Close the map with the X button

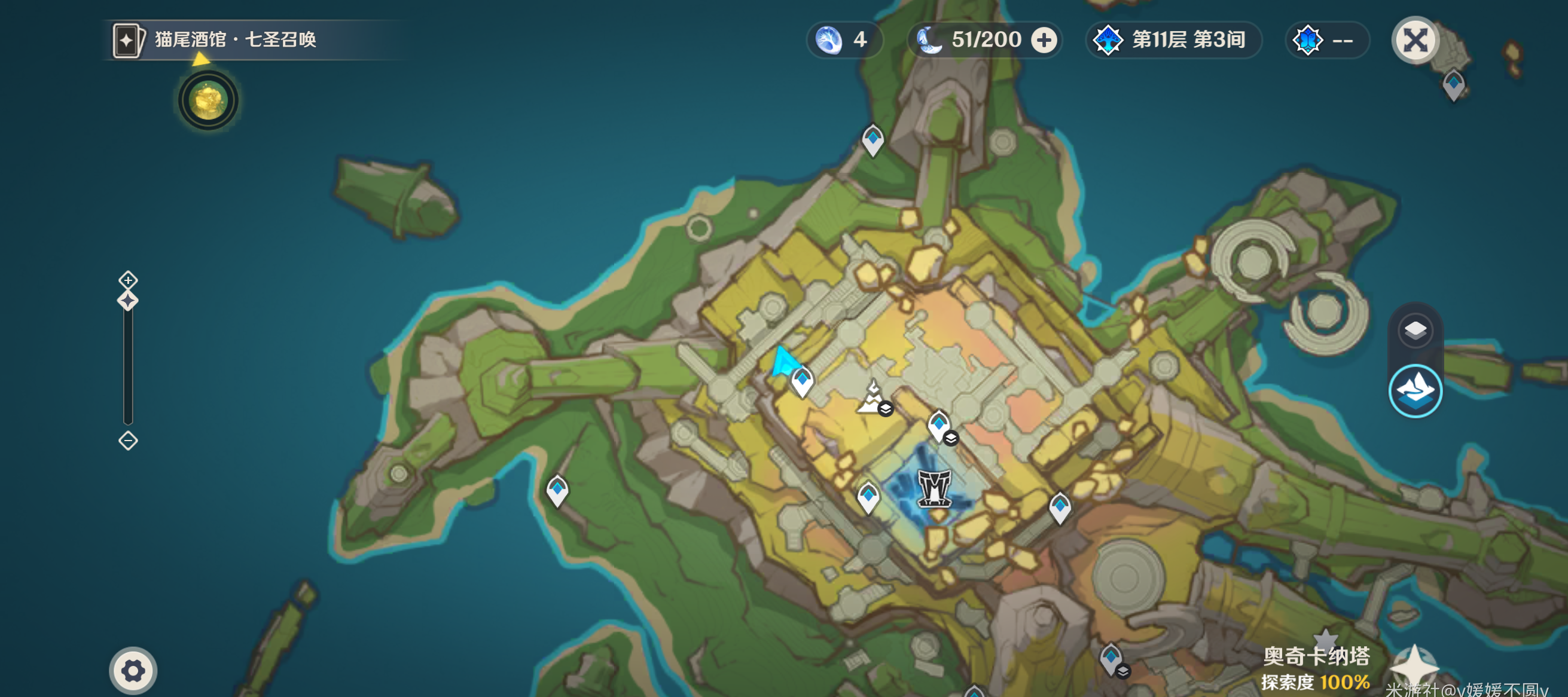(1415, 41)
